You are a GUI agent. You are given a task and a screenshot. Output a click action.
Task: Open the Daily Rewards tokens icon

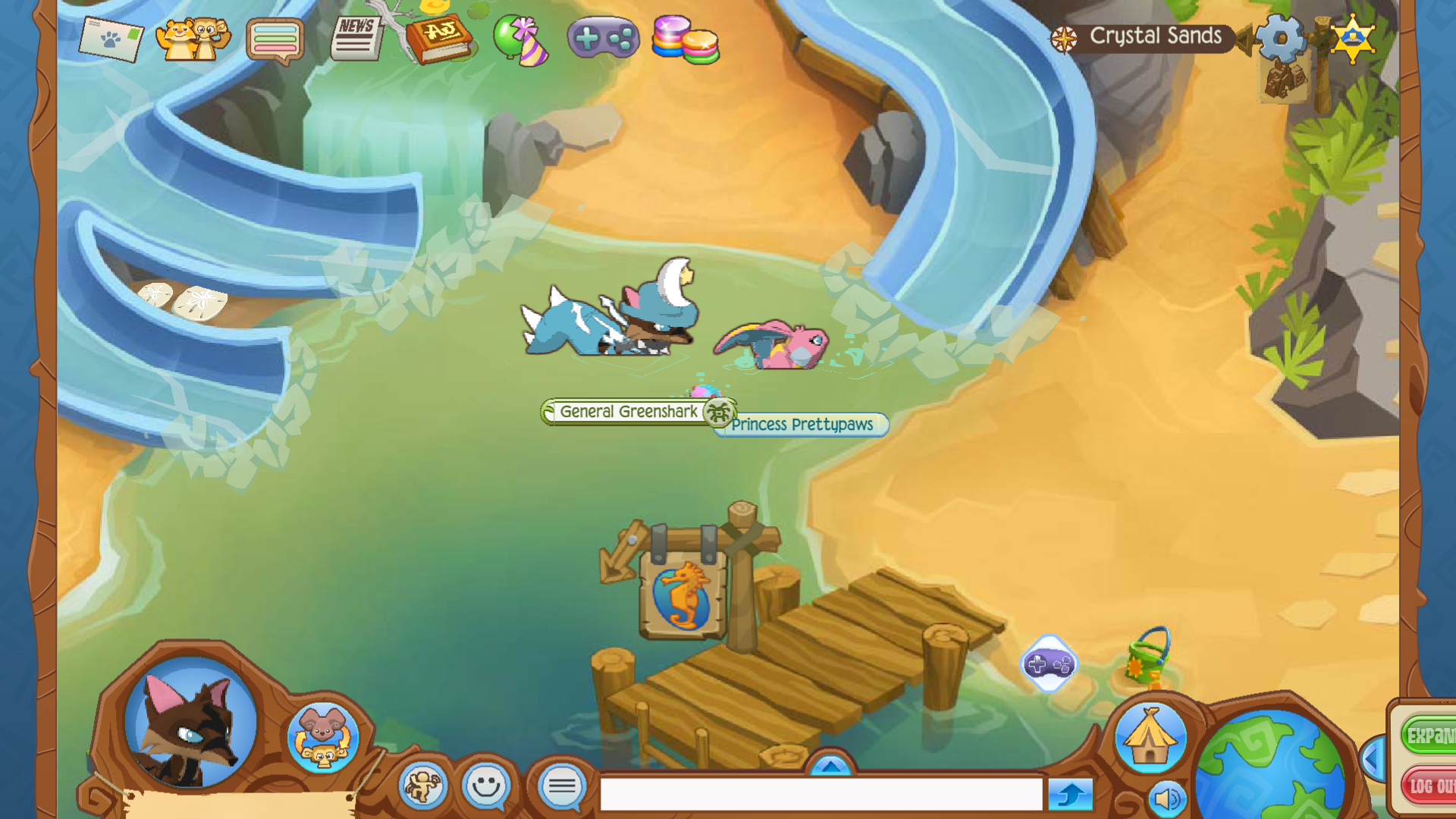tap(685, 42)
